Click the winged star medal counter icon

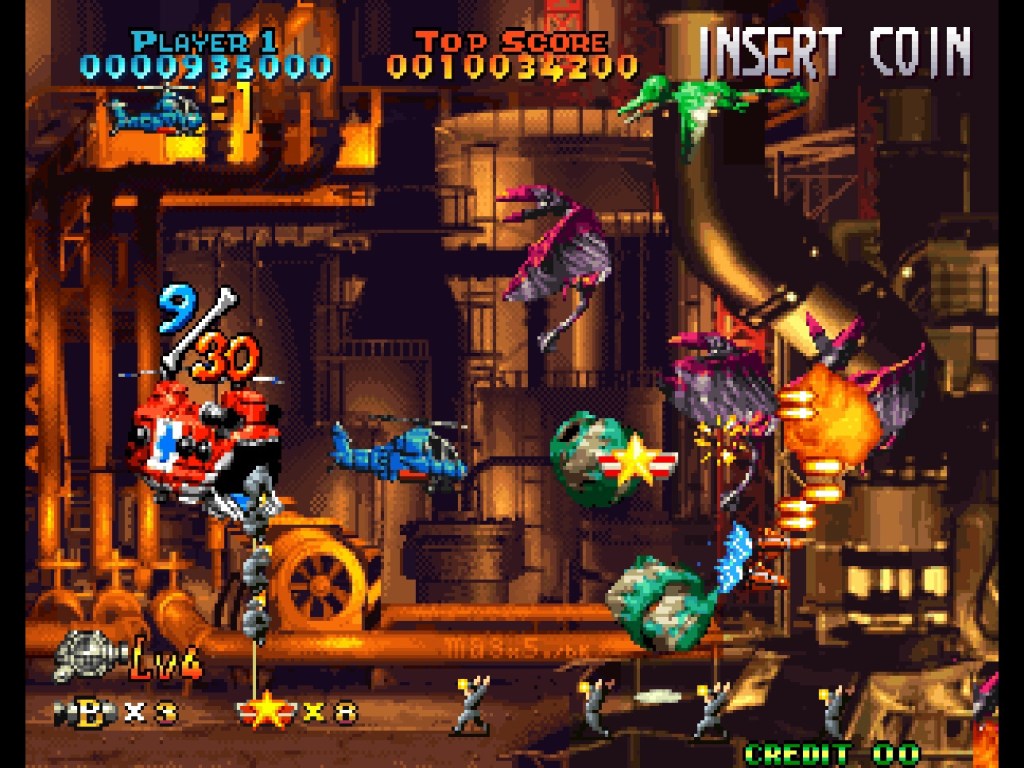[x=266, y=712]
